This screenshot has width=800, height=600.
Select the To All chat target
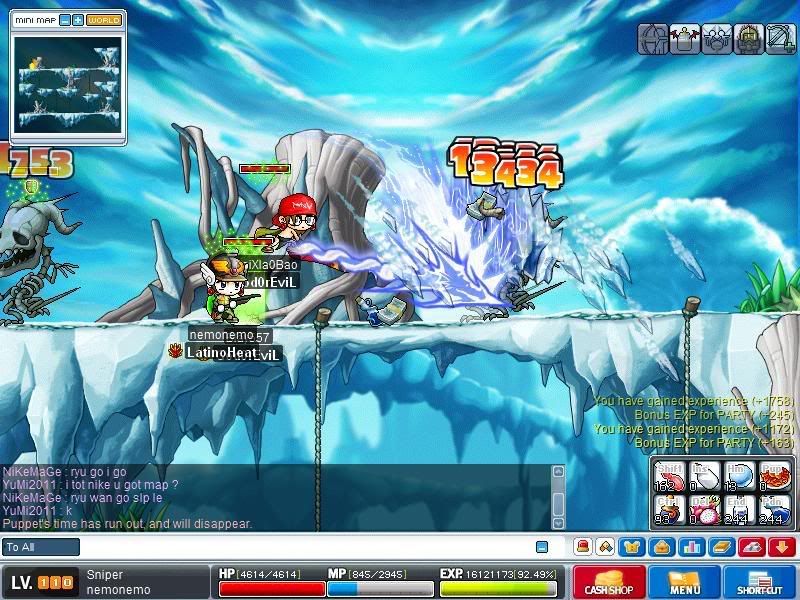click(41, 547)
